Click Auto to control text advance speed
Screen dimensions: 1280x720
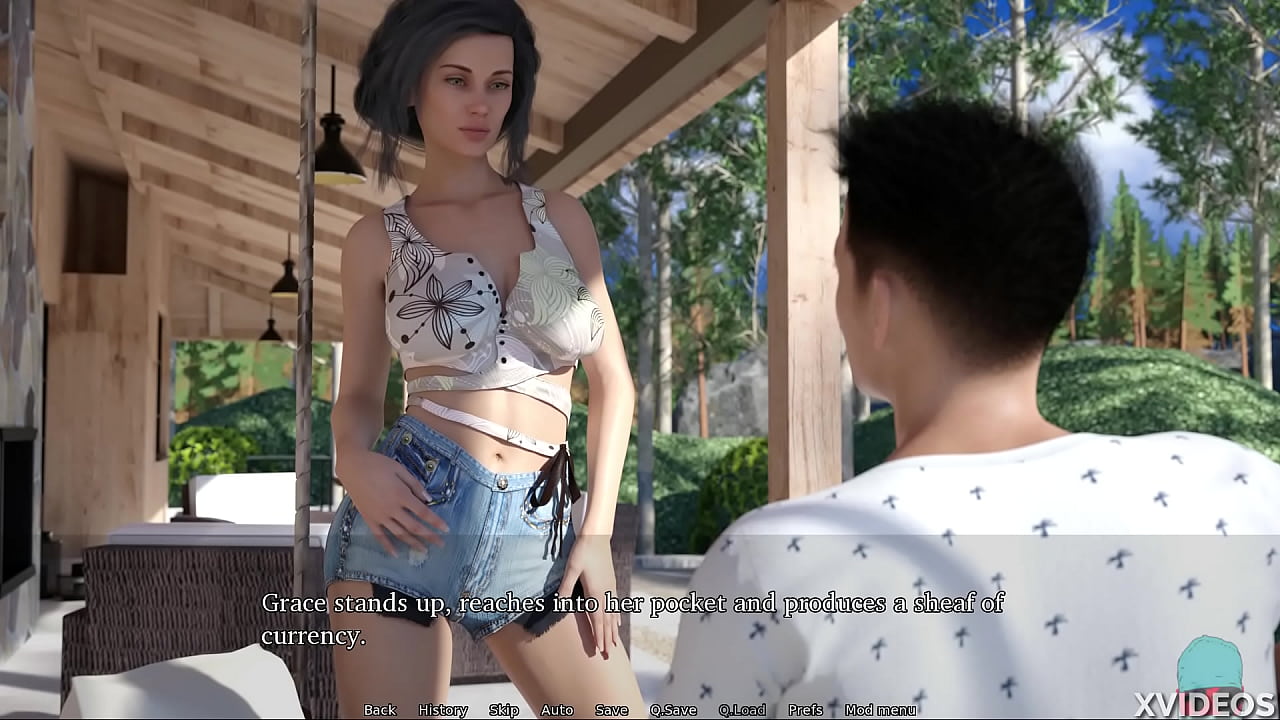[x=556, y=710]
